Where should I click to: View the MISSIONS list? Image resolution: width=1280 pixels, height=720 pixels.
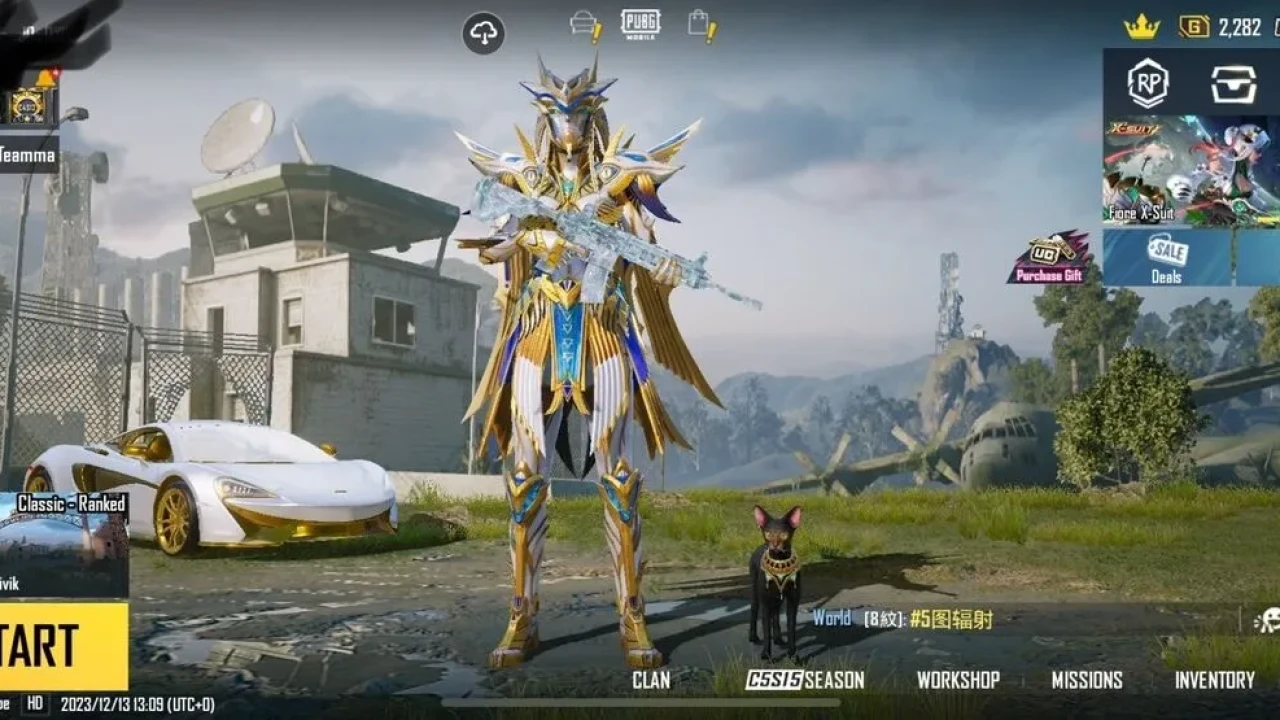[x=1087, y=680]
